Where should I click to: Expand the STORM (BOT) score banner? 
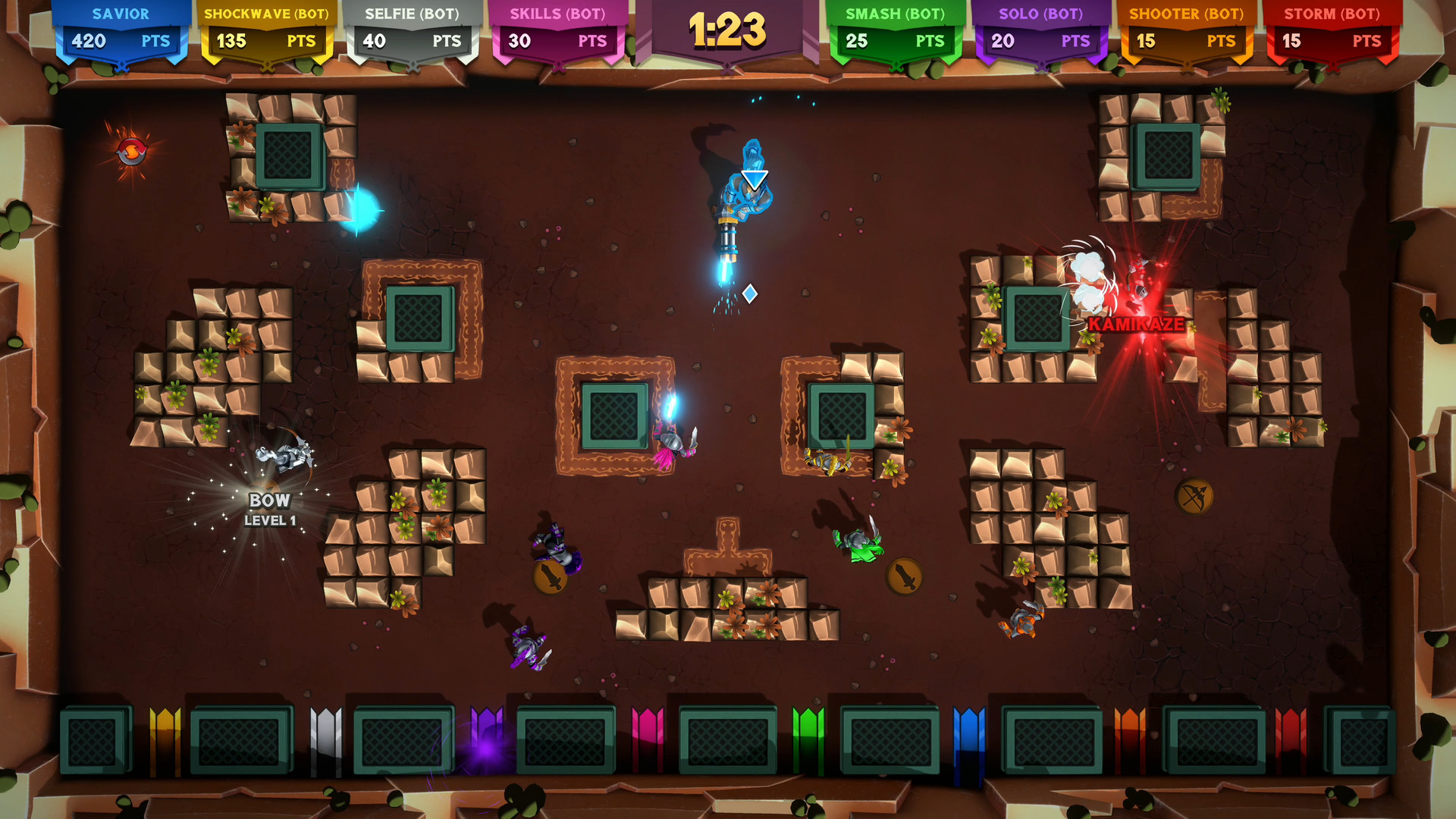tap(1333, 30)
